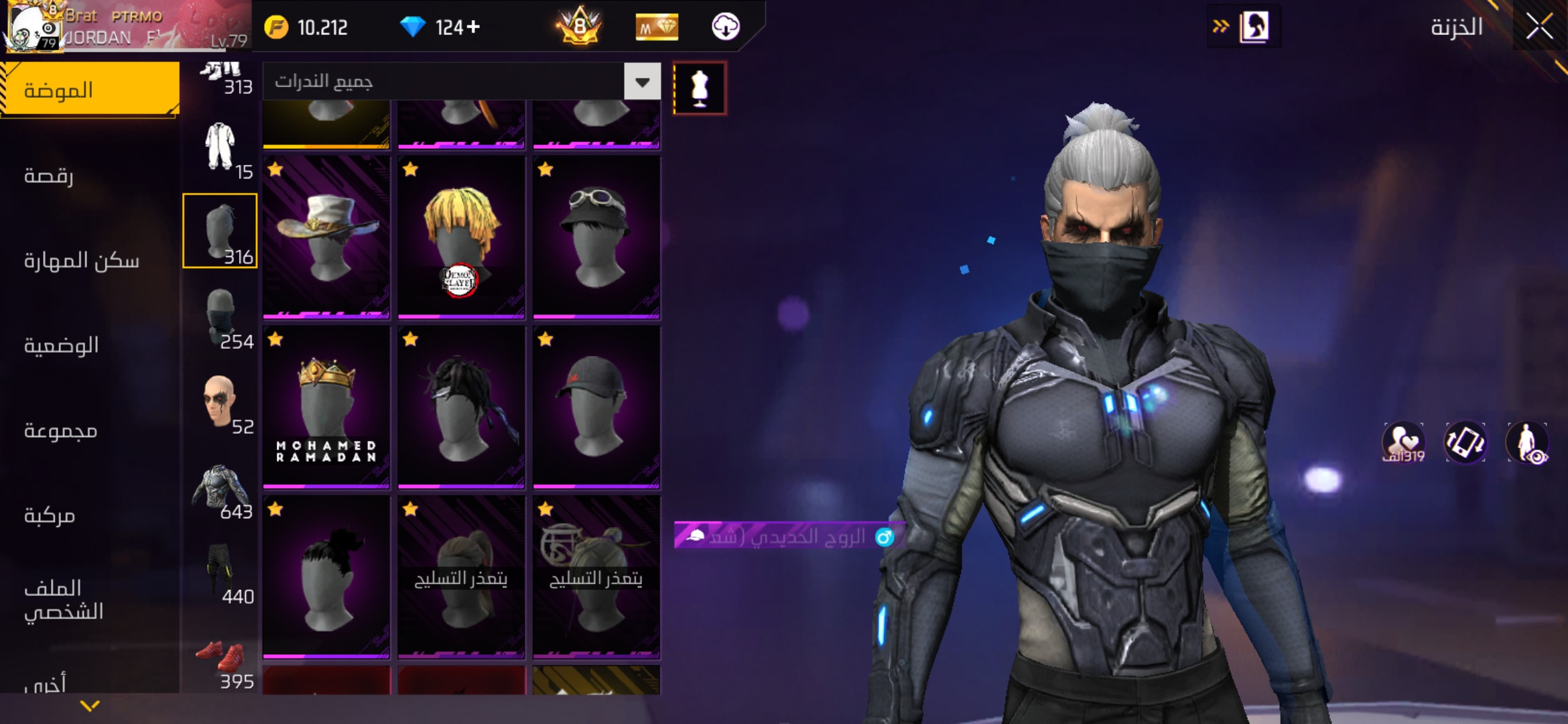Image resolution: width=1568 pixels, height=724 pixels.
Task: Select the black baseball cap item
Action: pos(596,407)
